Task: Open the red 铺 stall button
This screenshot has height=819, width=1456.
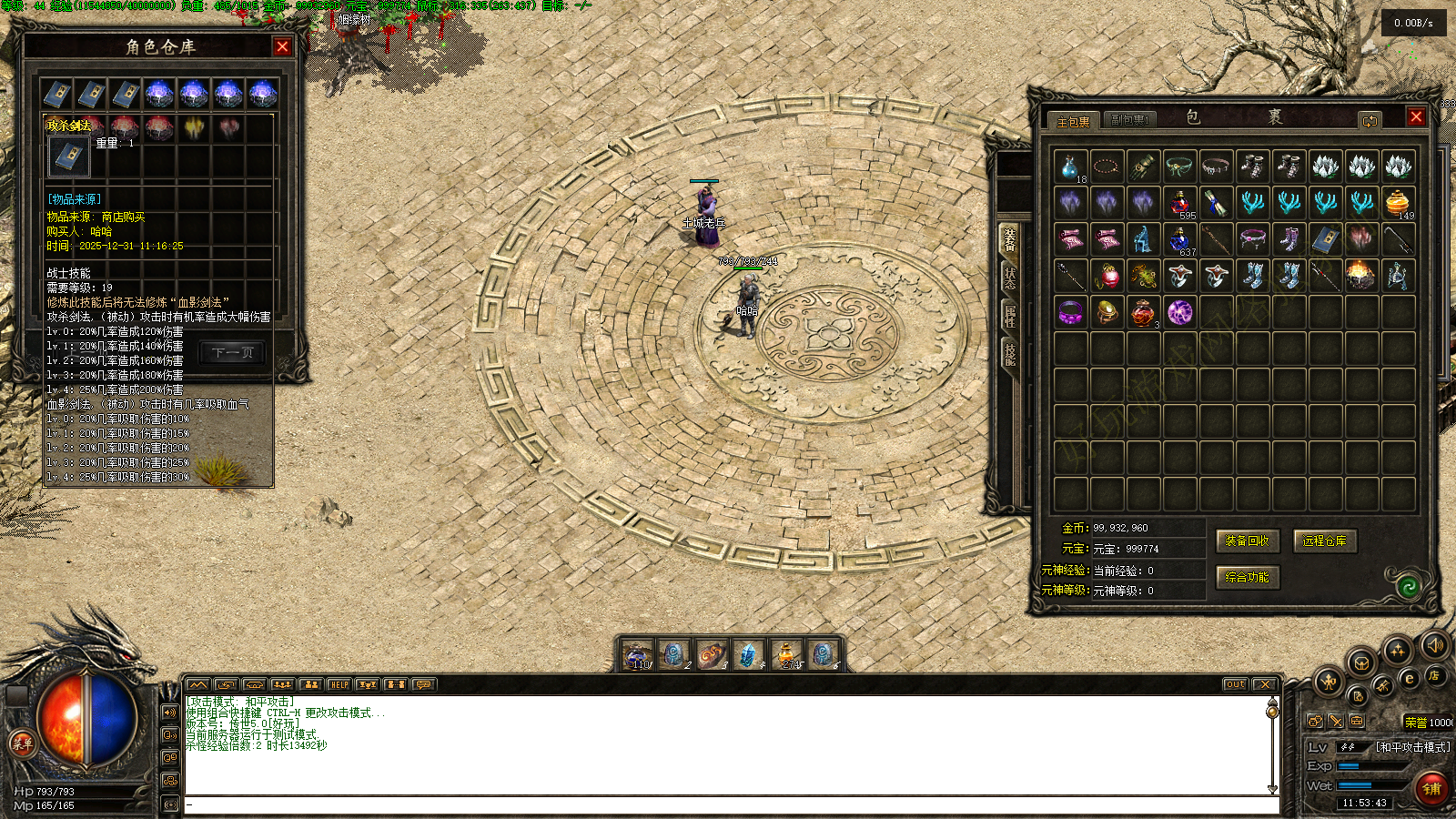Action: tap(1431, 788)
